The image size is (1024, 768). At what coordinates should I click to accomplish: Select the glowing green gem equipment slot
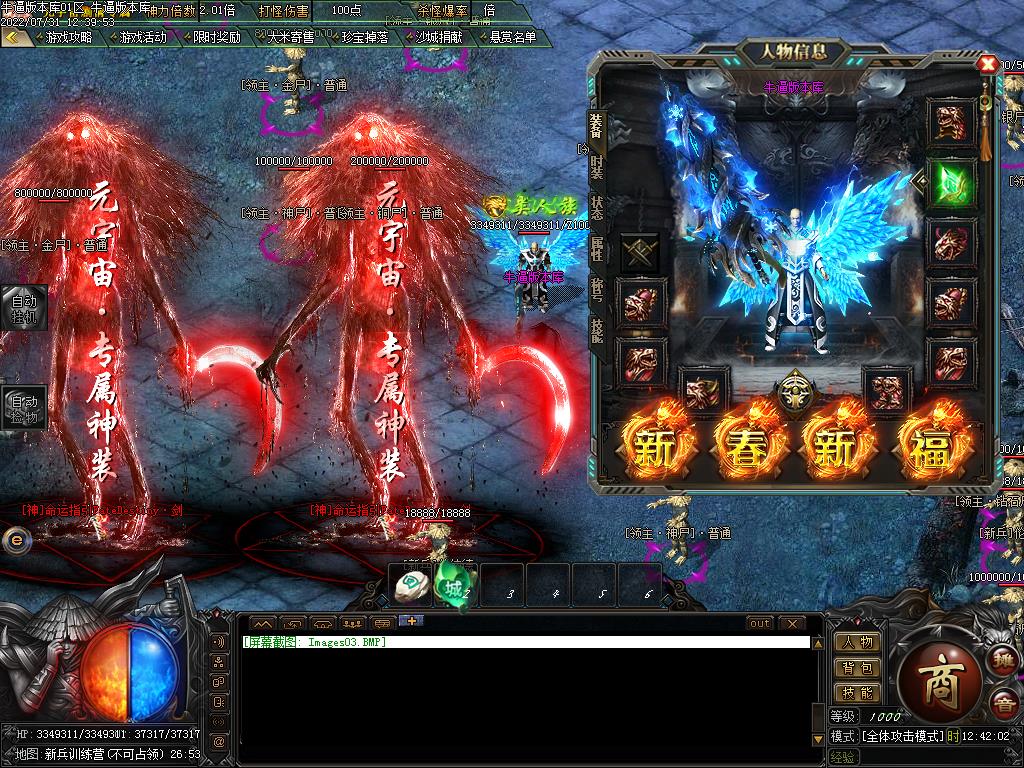[951, 182]
